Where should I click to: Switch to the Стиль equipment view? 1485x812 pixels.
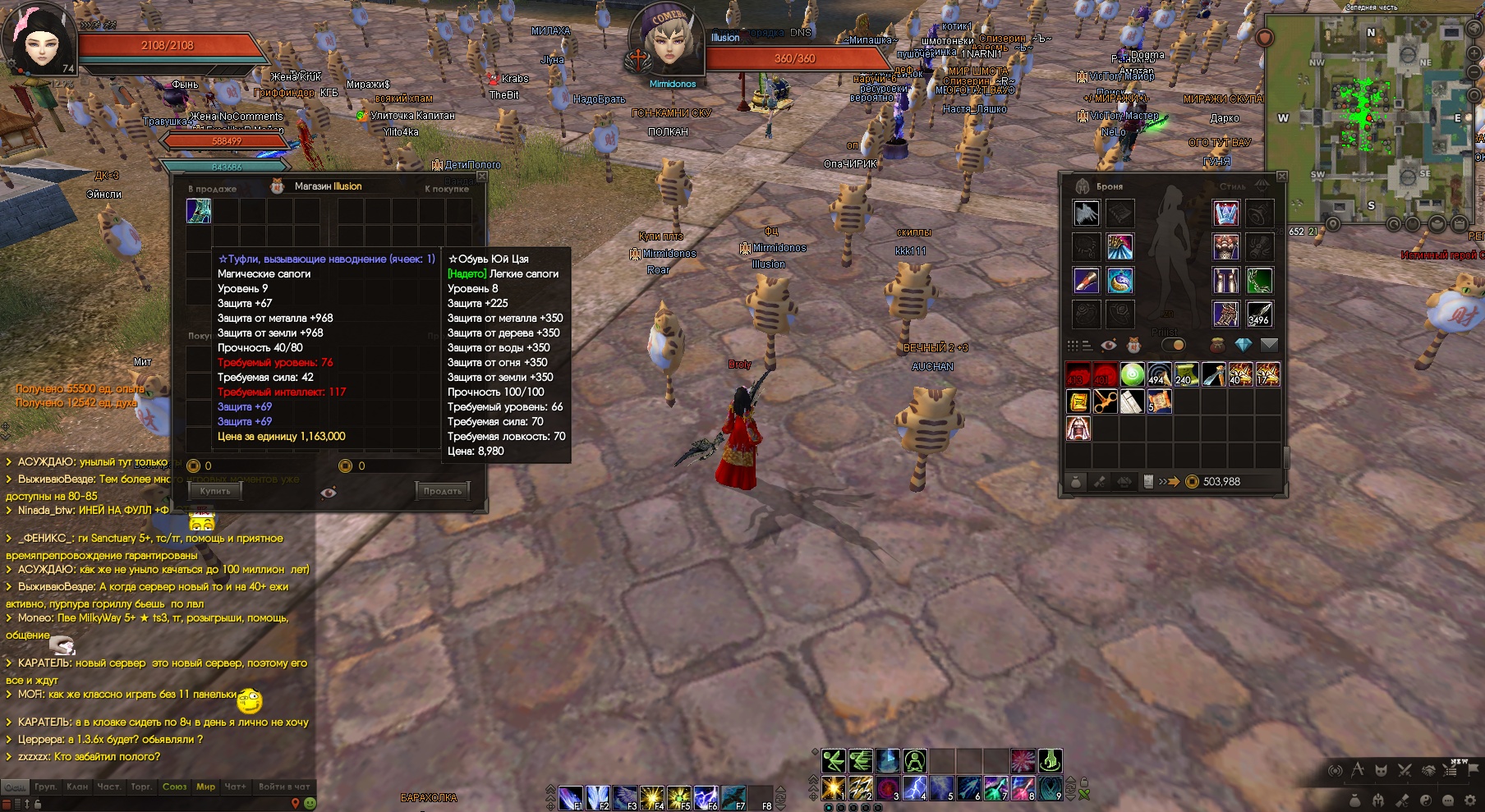click(1232, 186)
